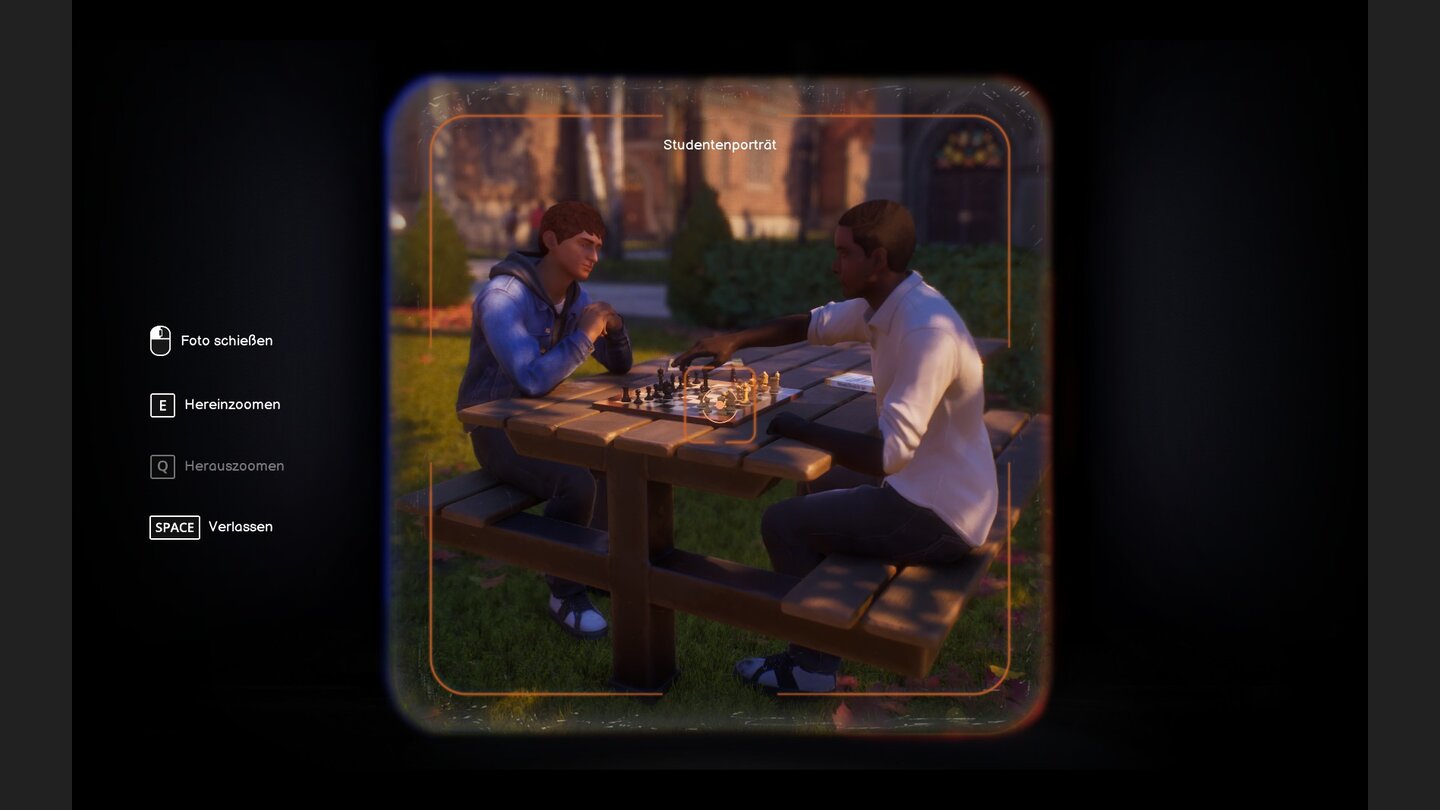Enable Hereinzoomen by clicking its control
This screenshot has width=1440, height=810.
[x=161, y=405]
